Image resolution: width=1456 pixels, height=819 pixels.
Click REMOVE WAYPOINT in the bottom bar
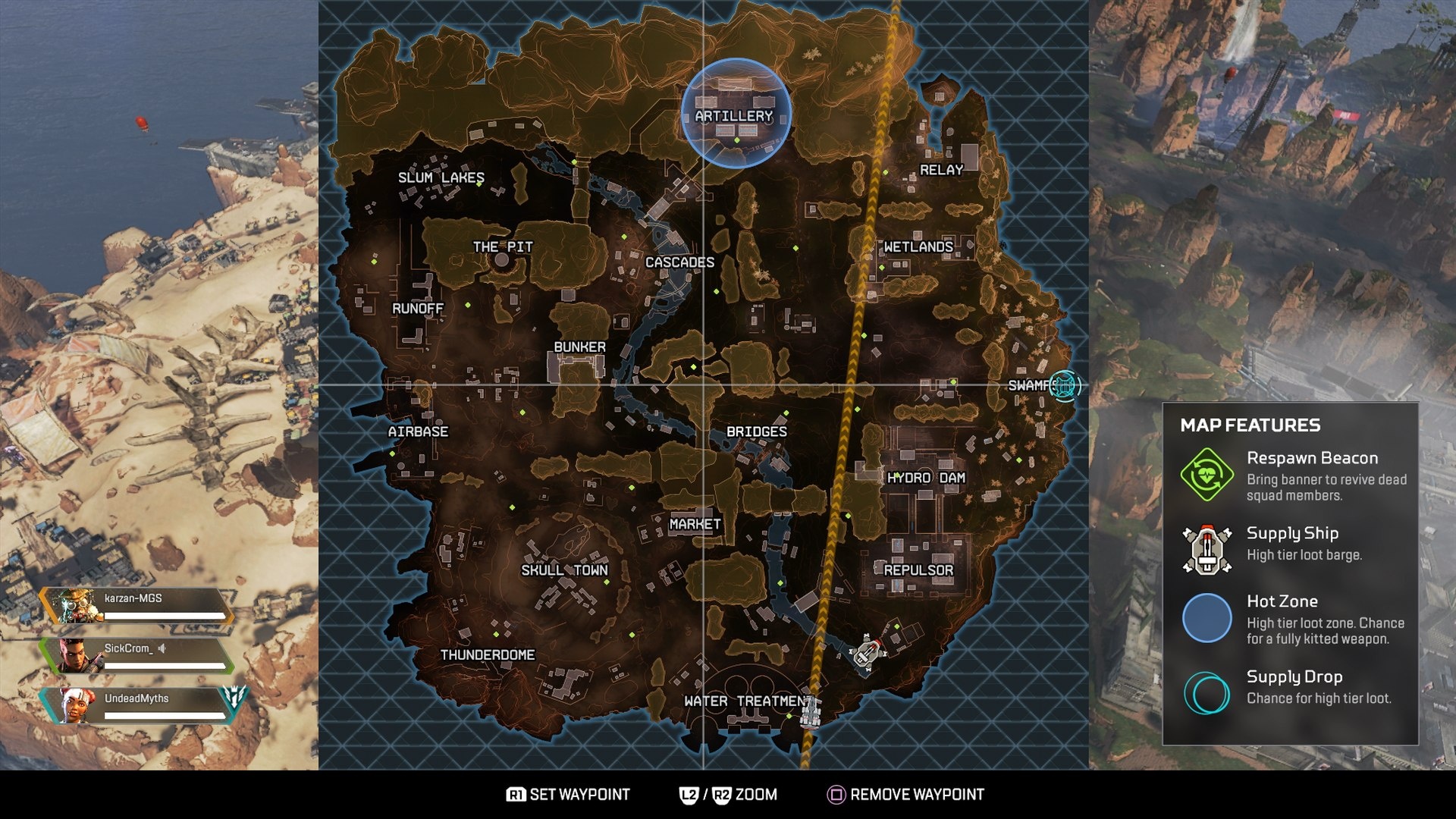(918, 795)
